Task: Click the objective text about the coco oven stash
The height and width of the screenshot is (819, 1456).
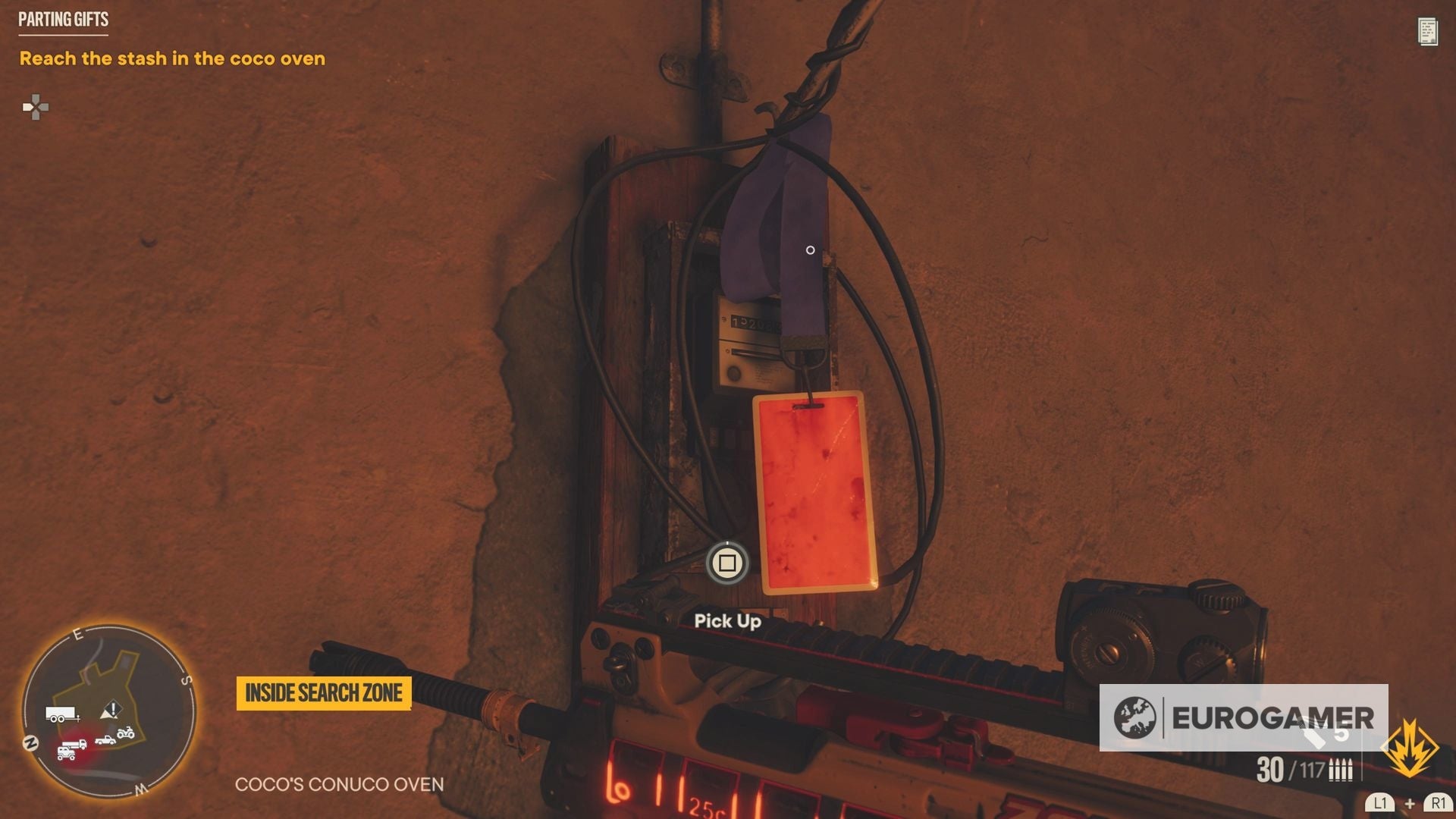Action: tap(172, 58)
